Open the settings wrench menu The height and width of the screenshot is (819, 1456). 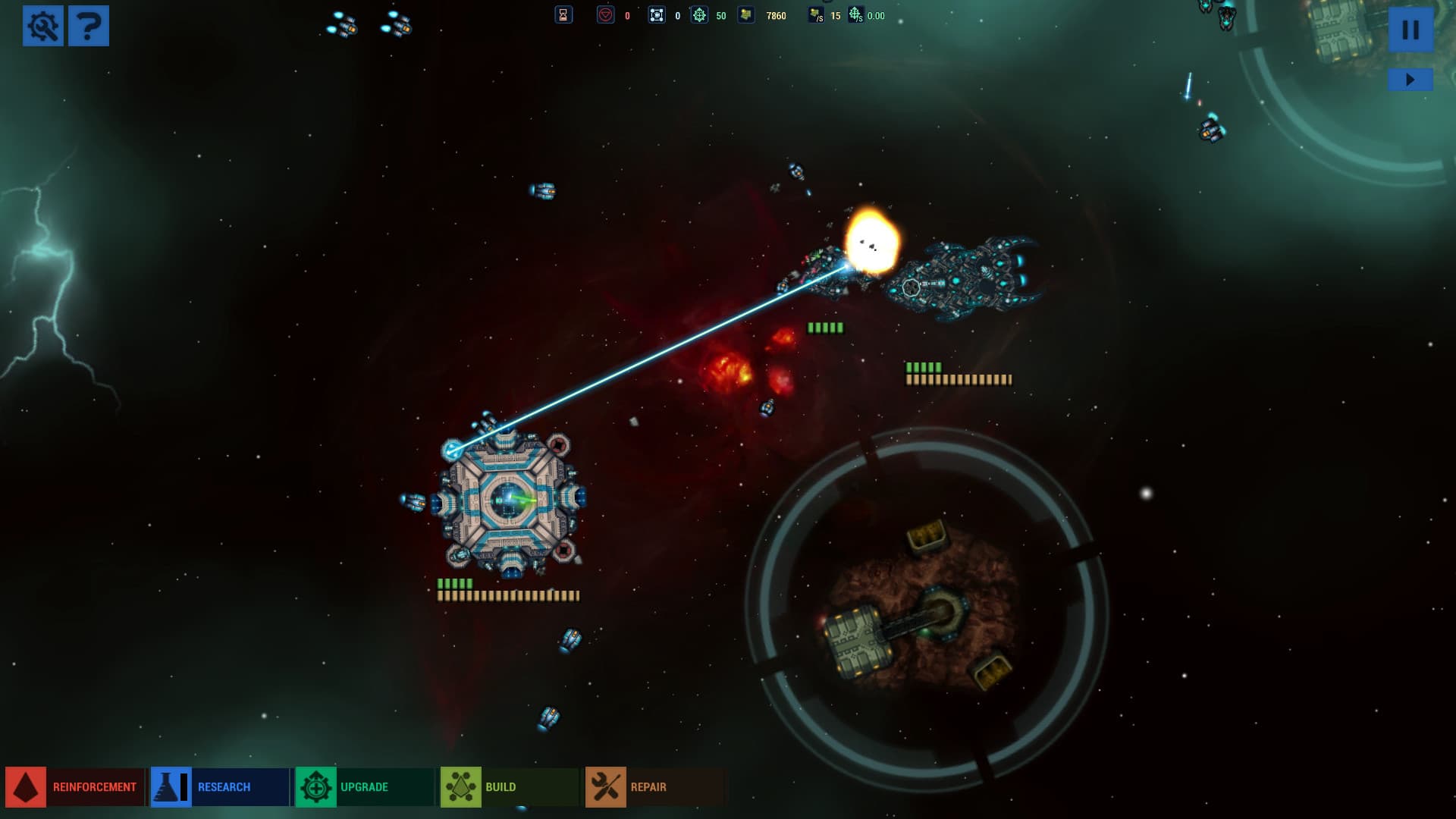(x=43, y=25)
